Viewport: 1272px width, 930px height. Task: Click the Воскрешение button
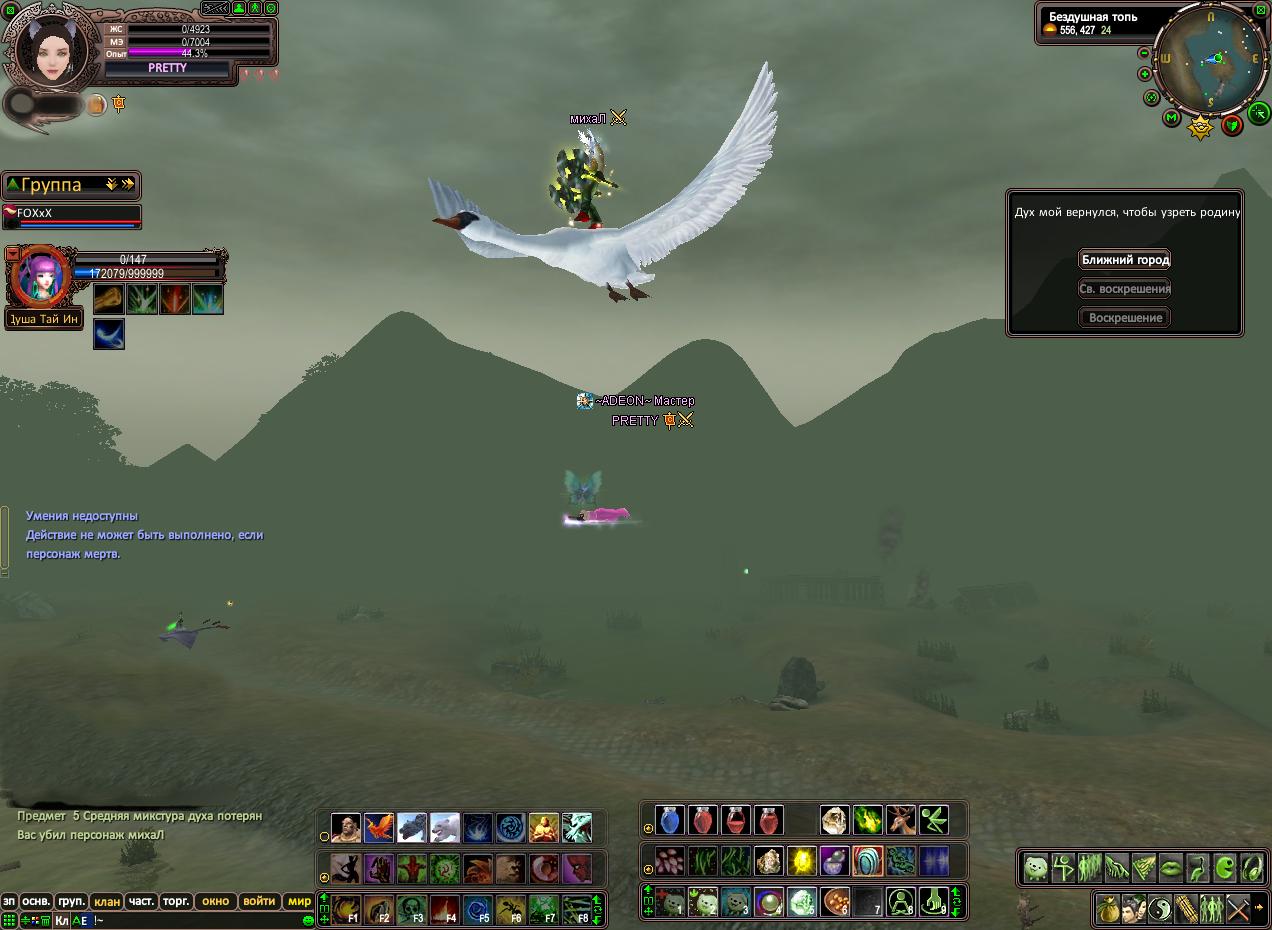tap(1125, 317)
